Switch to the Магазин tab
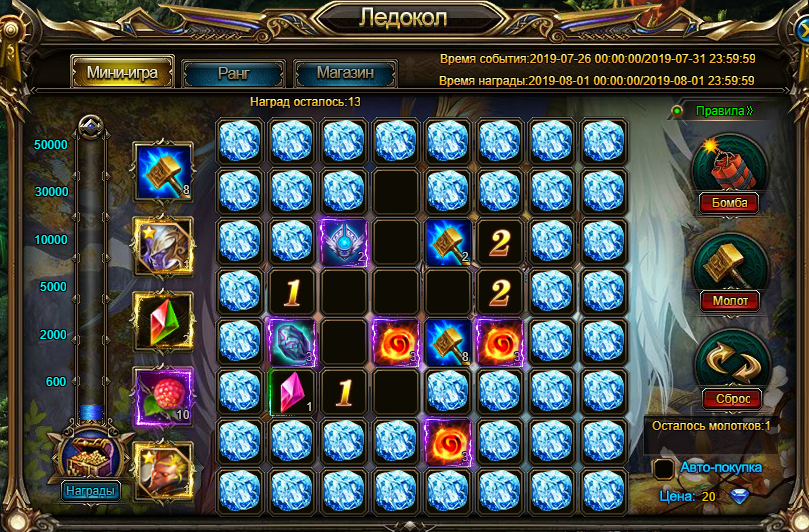The height and width of the screenshot is (532, 809). pyautogui.click(x=345, y=73)
